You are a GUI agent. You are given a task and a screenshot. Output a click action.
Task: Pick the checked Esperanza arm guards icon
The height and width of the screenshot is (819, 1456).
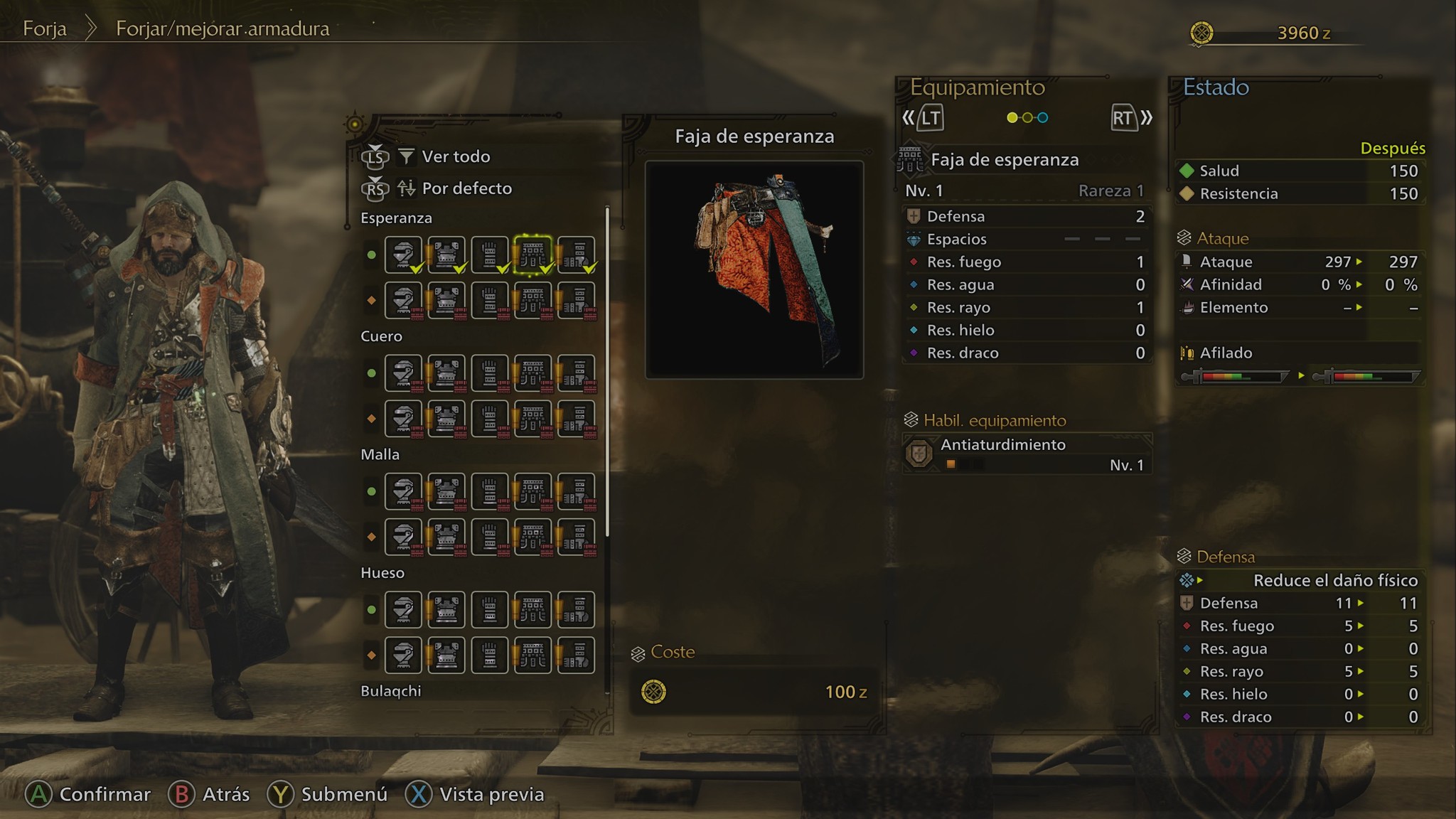490,255
